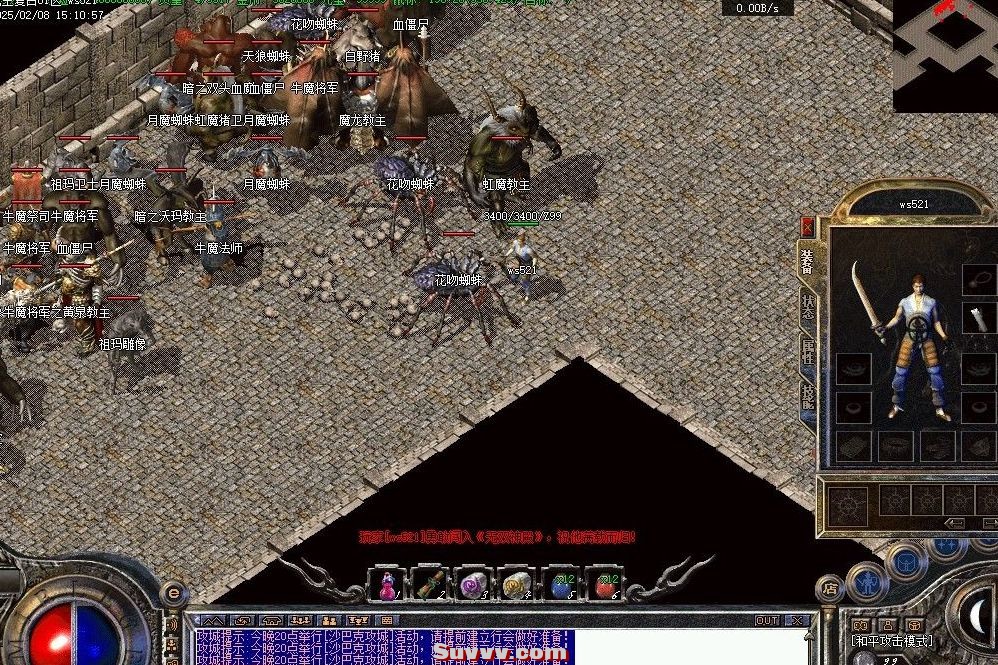Switch to the 状态 status tab
998x665 pixels.
click(x=807, y=306)
